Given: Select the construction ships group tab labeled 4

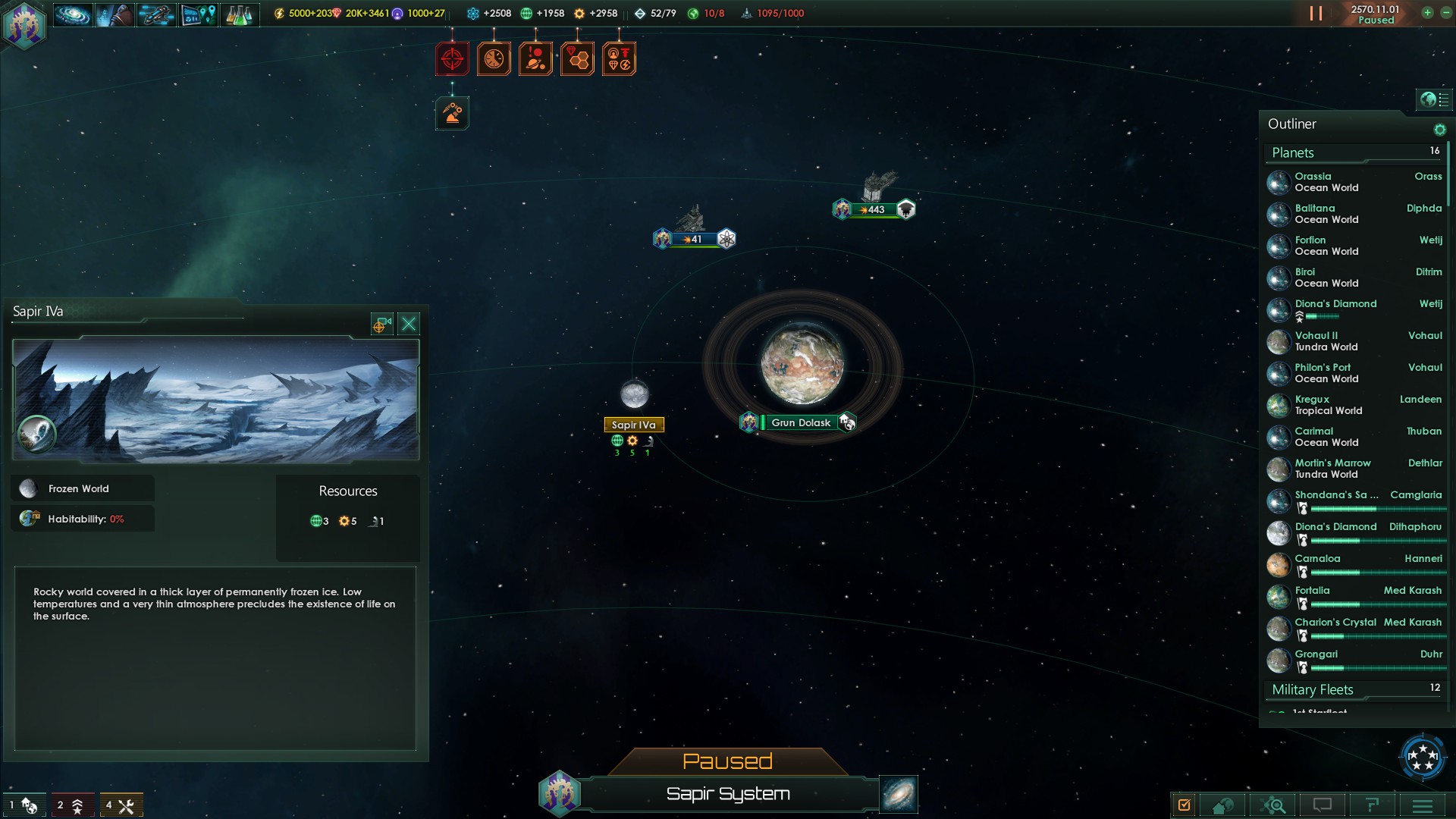Looking at the screenshot, I should pos(121,805).
